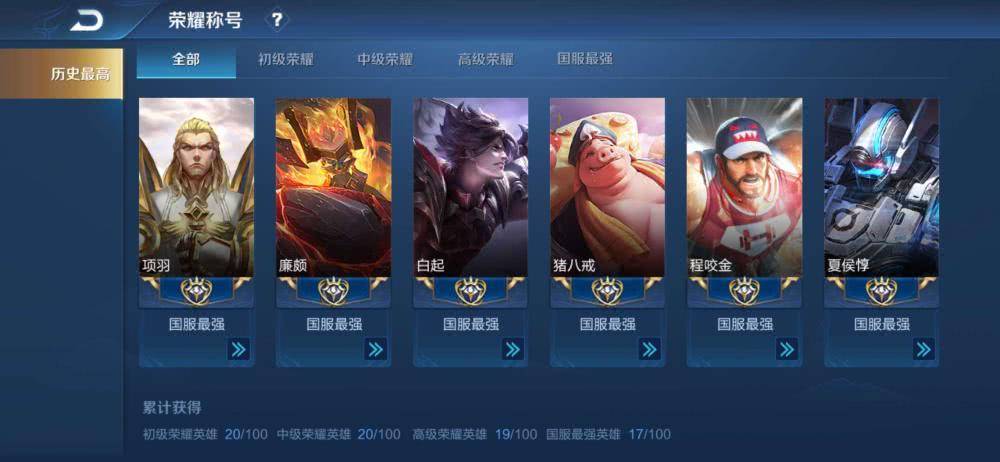This screenshot has width=1000, height=462.
Task: Open the 中级荣耀 tab
Action: 385,59
